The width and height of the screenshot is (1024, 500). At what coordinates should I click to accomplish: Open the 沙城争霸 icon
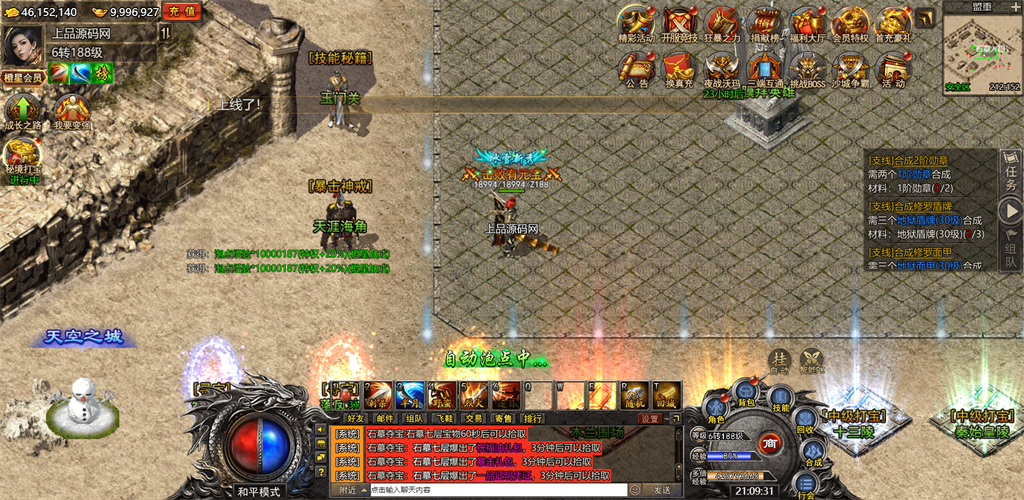click(851, 70)
